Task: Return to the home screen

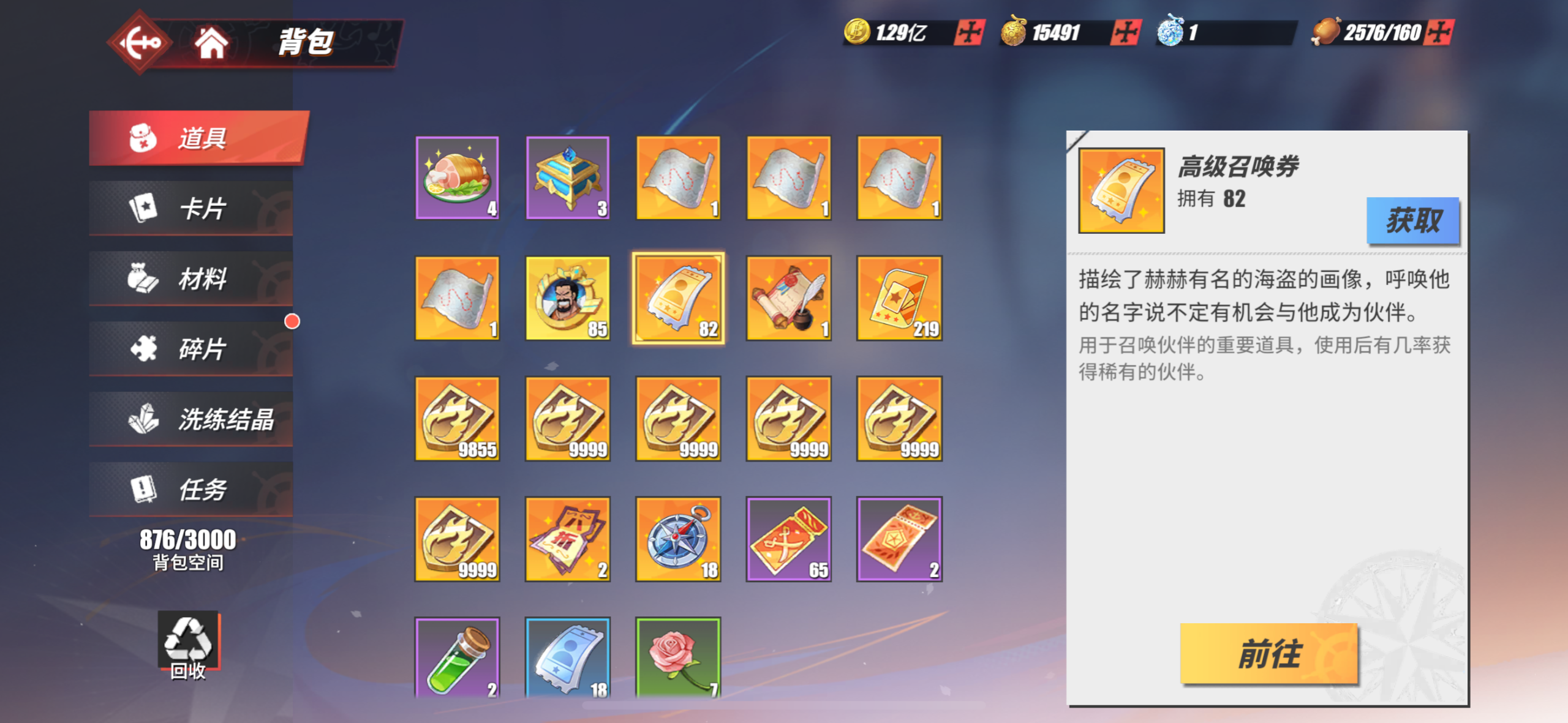Action: pyautogui.click(x=211, y=43)
